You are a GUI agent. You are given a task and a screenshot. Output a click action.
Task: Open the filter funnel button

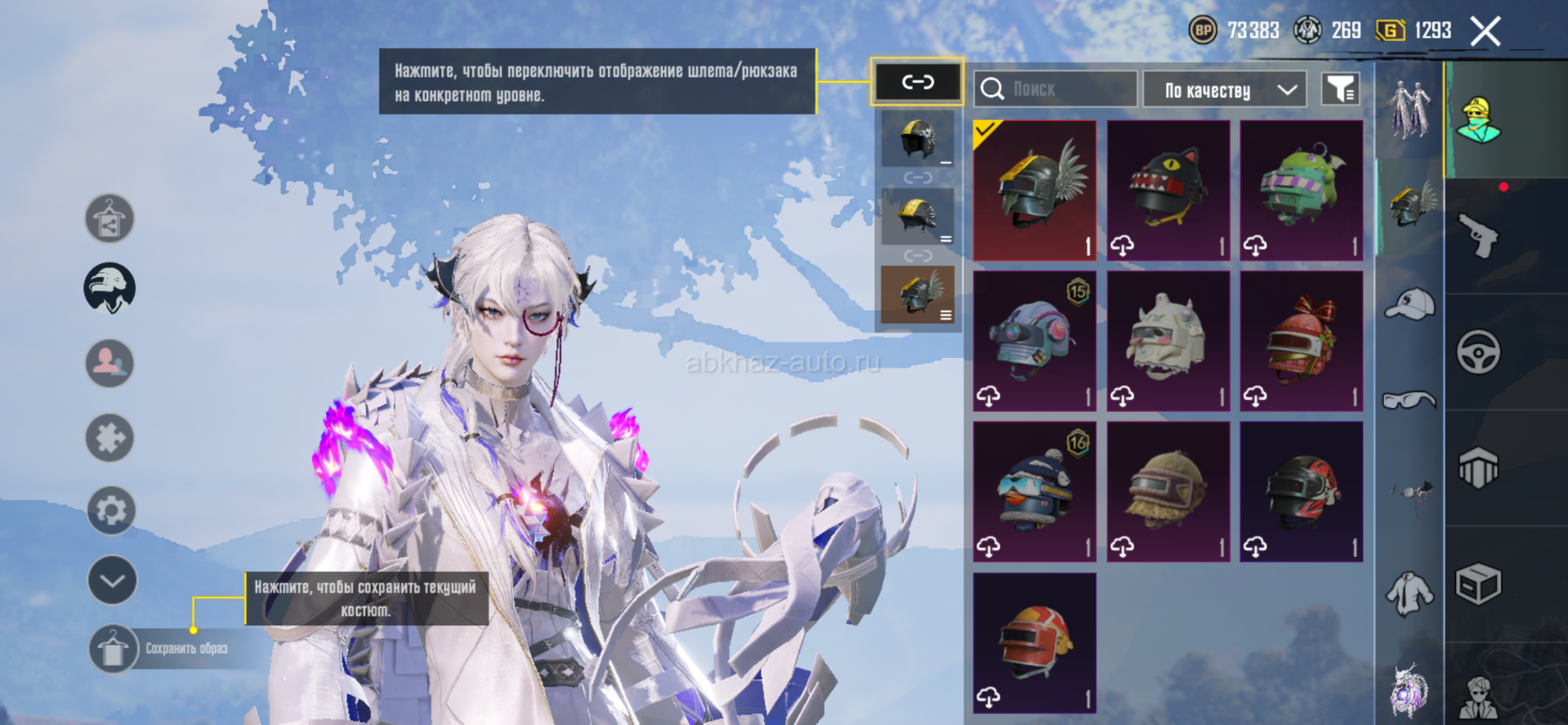[1340, 89]
